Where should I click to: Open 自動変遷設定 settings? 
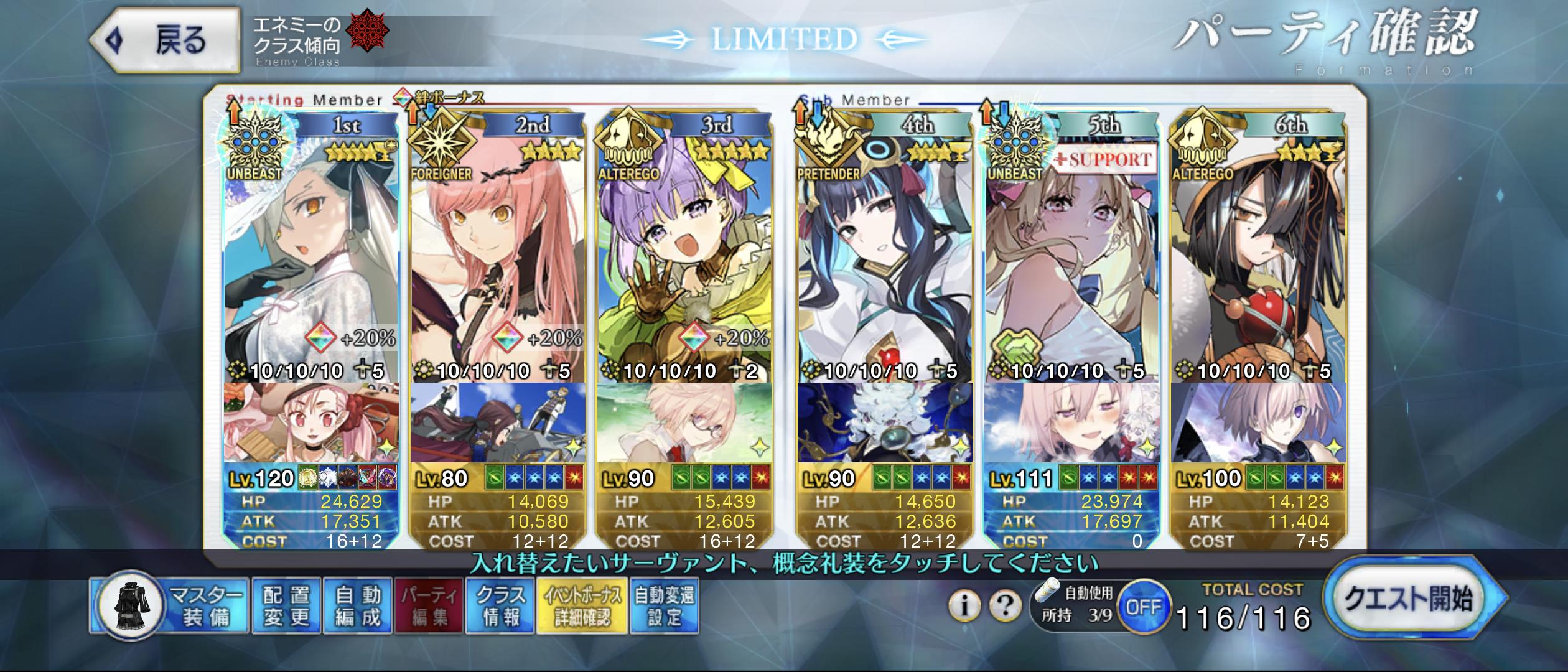(664, 606)
